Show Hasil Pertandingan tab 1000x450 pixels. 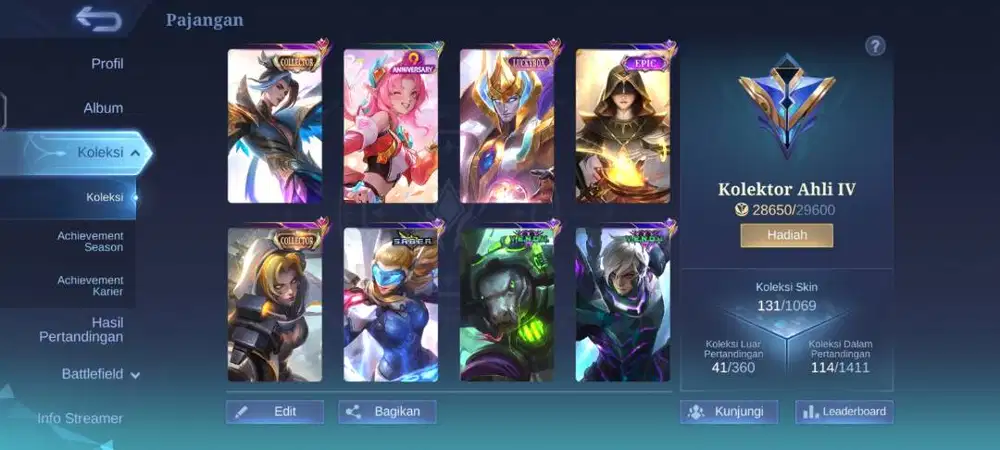click(x=80, y=330)
